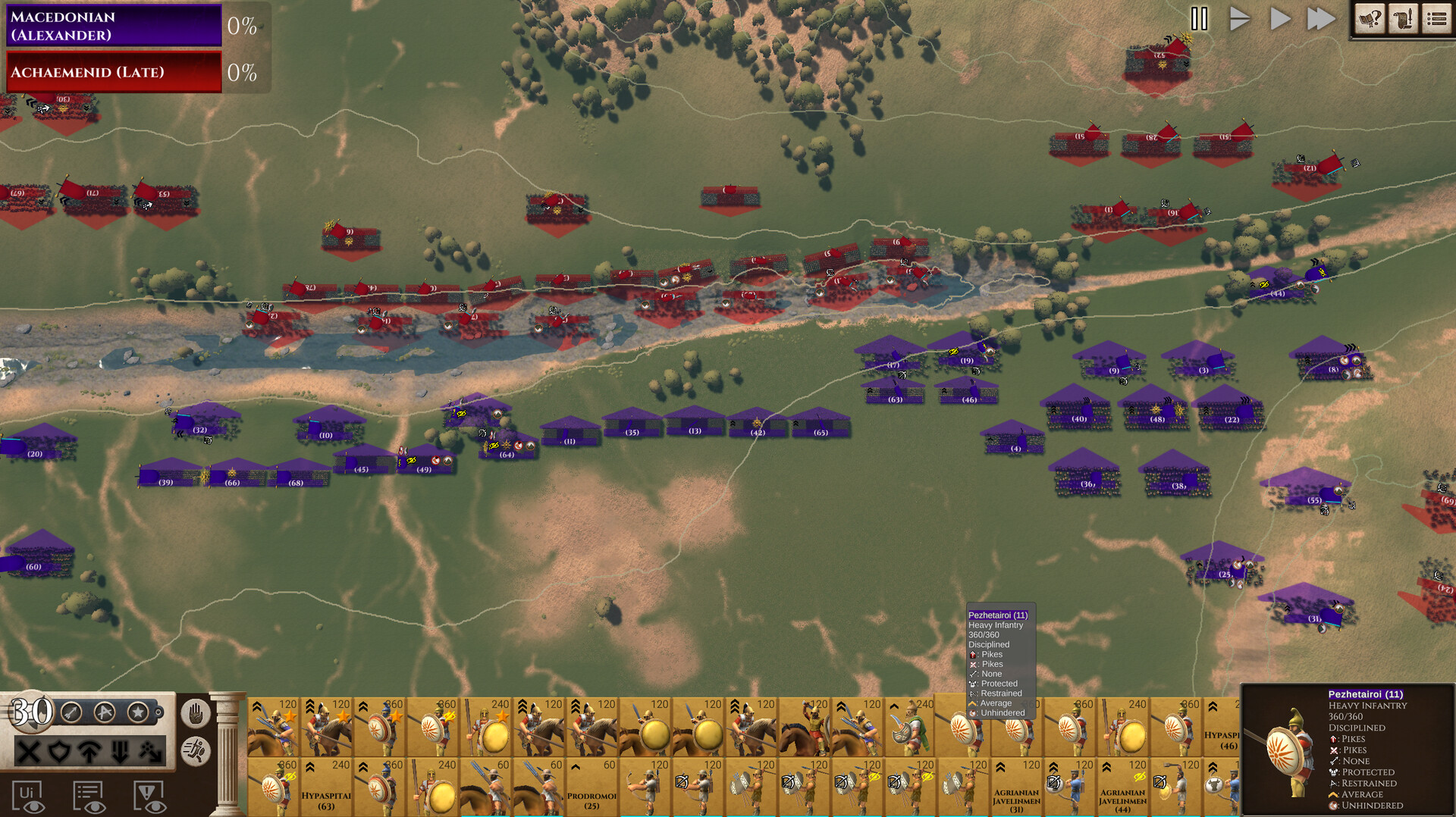Toggle the Ui eye visibility control

28,797
